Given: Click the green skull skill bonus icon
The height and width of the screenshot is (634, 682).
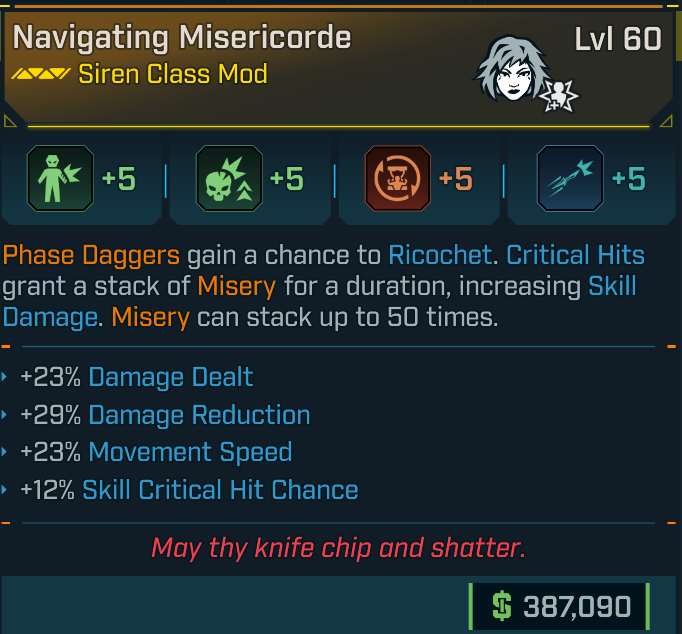Looking at the screenshot, I should pyautogui.click(x=229, y=179).
